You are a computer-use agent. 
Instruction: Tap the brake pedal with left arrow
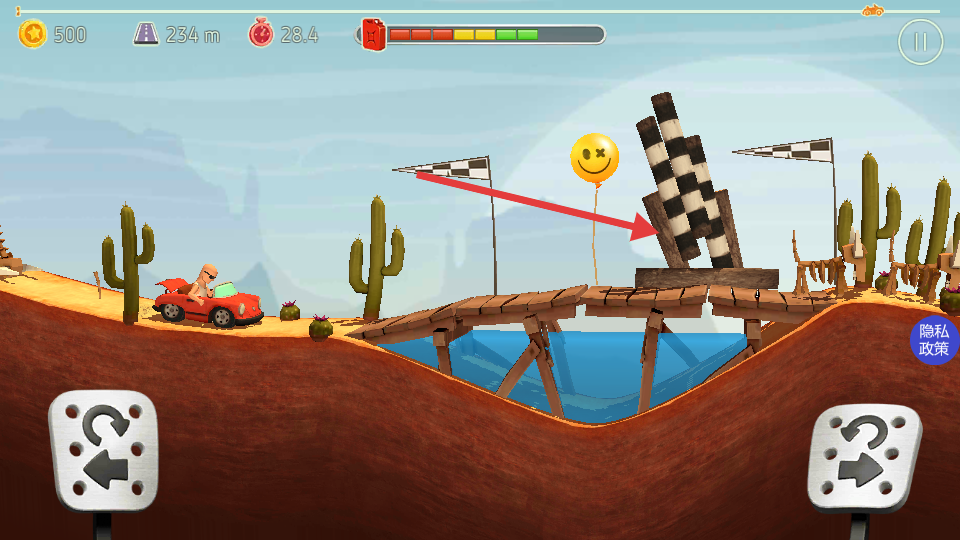tap(104, 450)
